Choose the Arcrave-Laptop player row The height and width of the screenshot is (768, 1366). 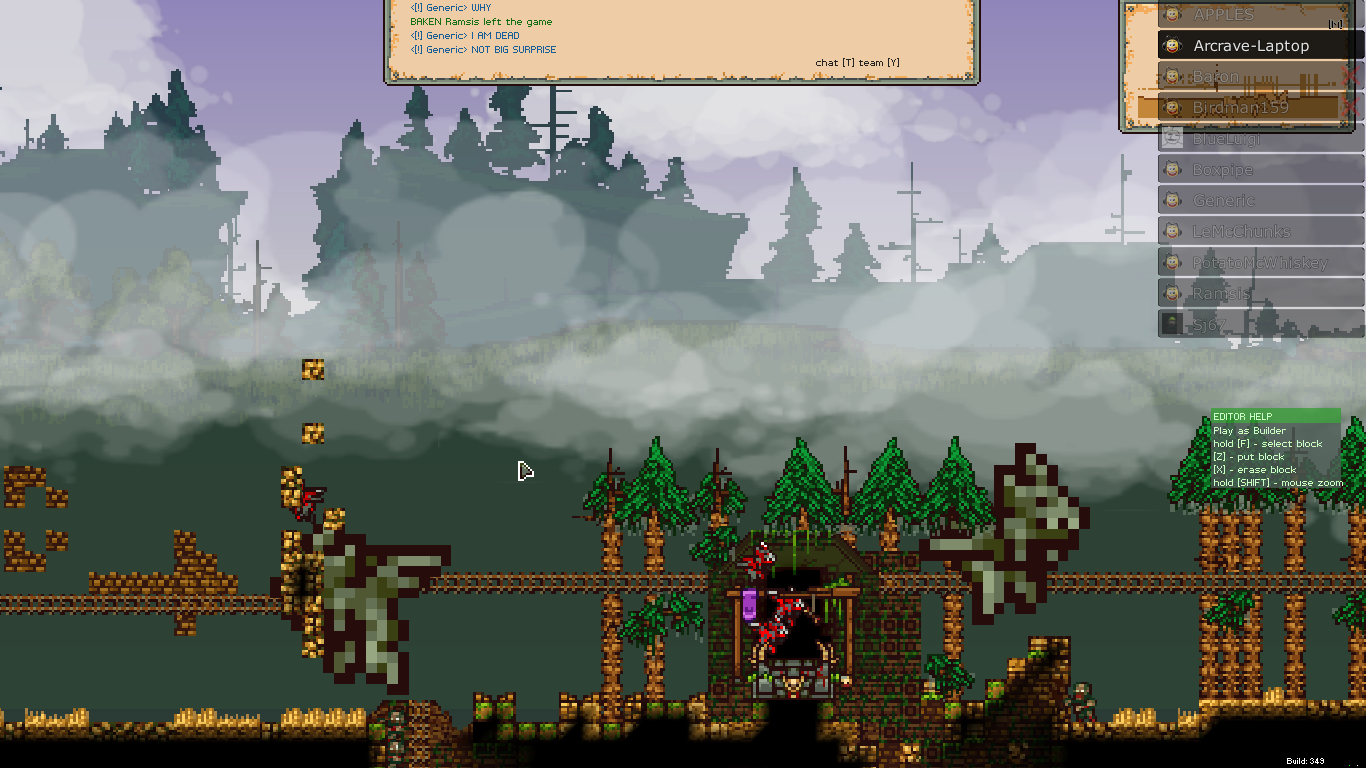click(1250, 46)
